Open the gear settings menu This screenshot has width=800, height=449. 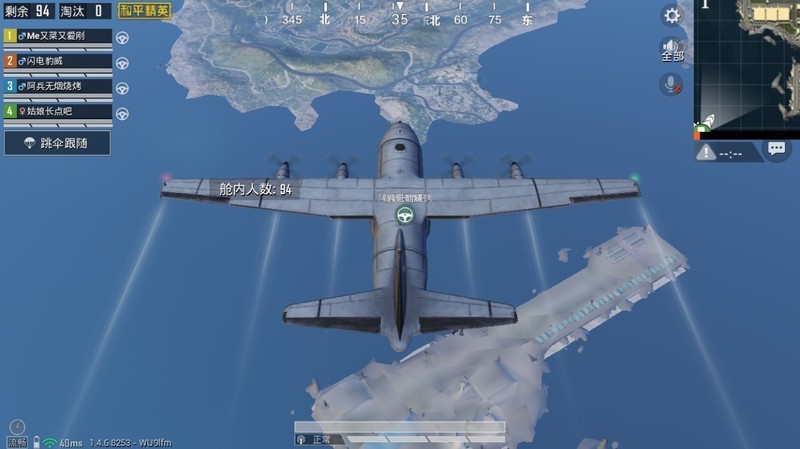(x=672, y=16)
